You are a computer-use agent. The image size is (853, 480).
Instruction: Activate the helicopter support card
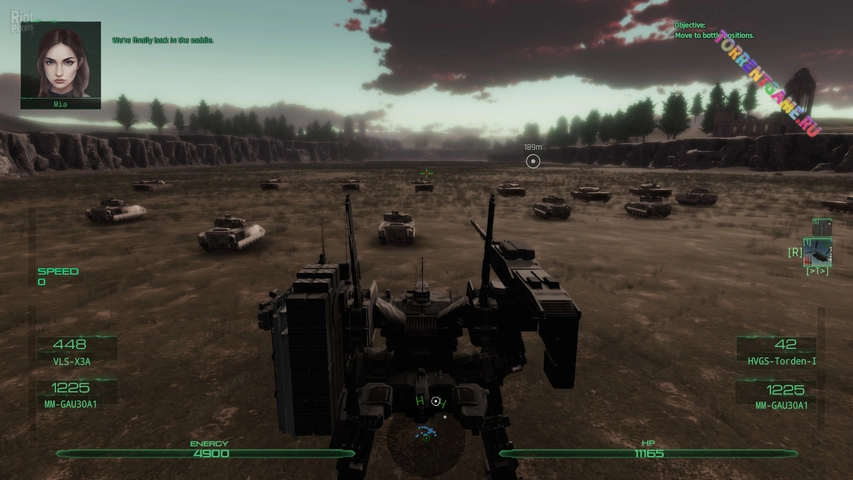[x=821, y=248]
